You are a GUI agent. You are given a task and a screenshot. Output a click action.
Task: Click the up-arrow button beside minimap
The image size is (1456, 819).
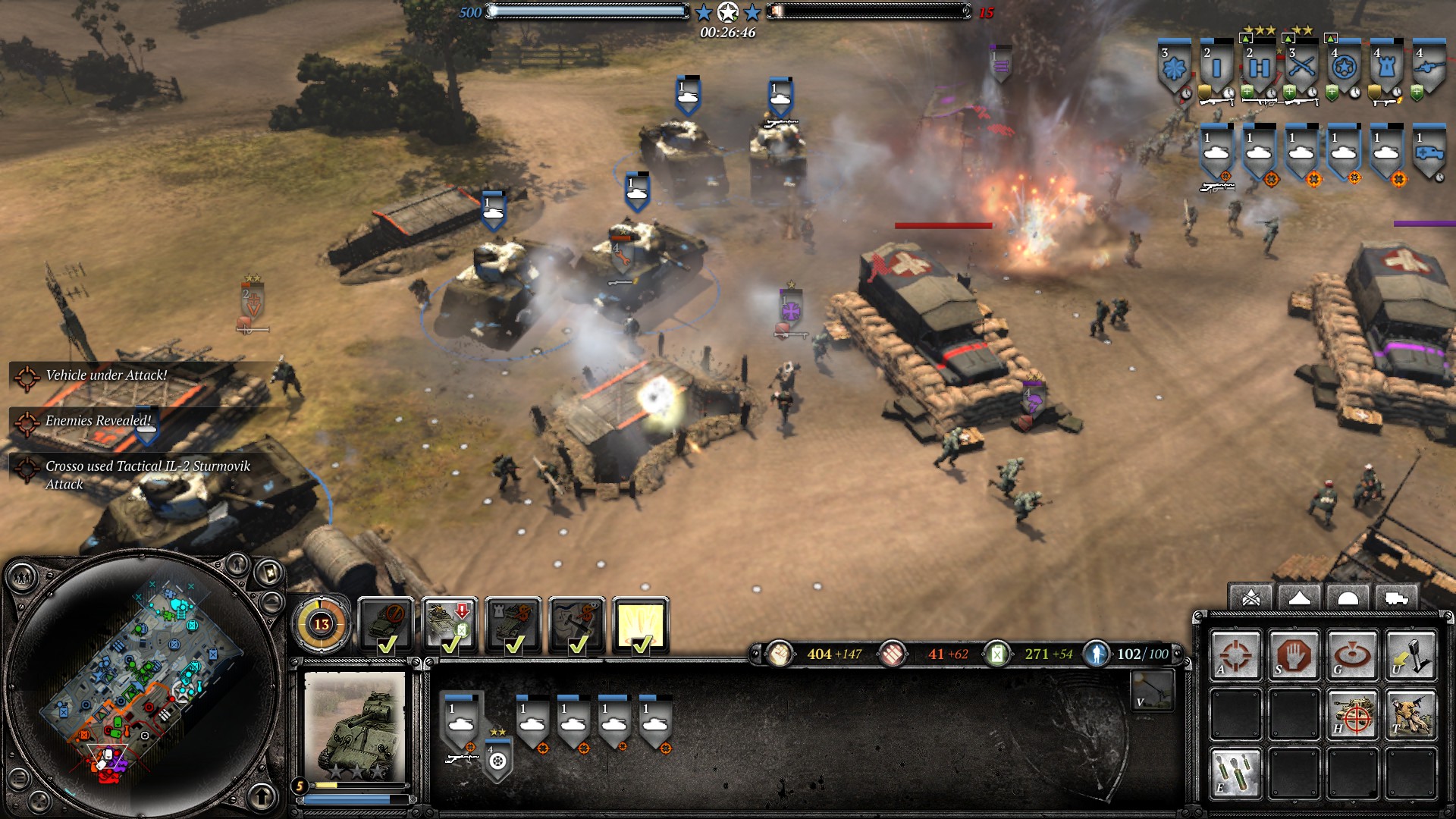(262, 795)
